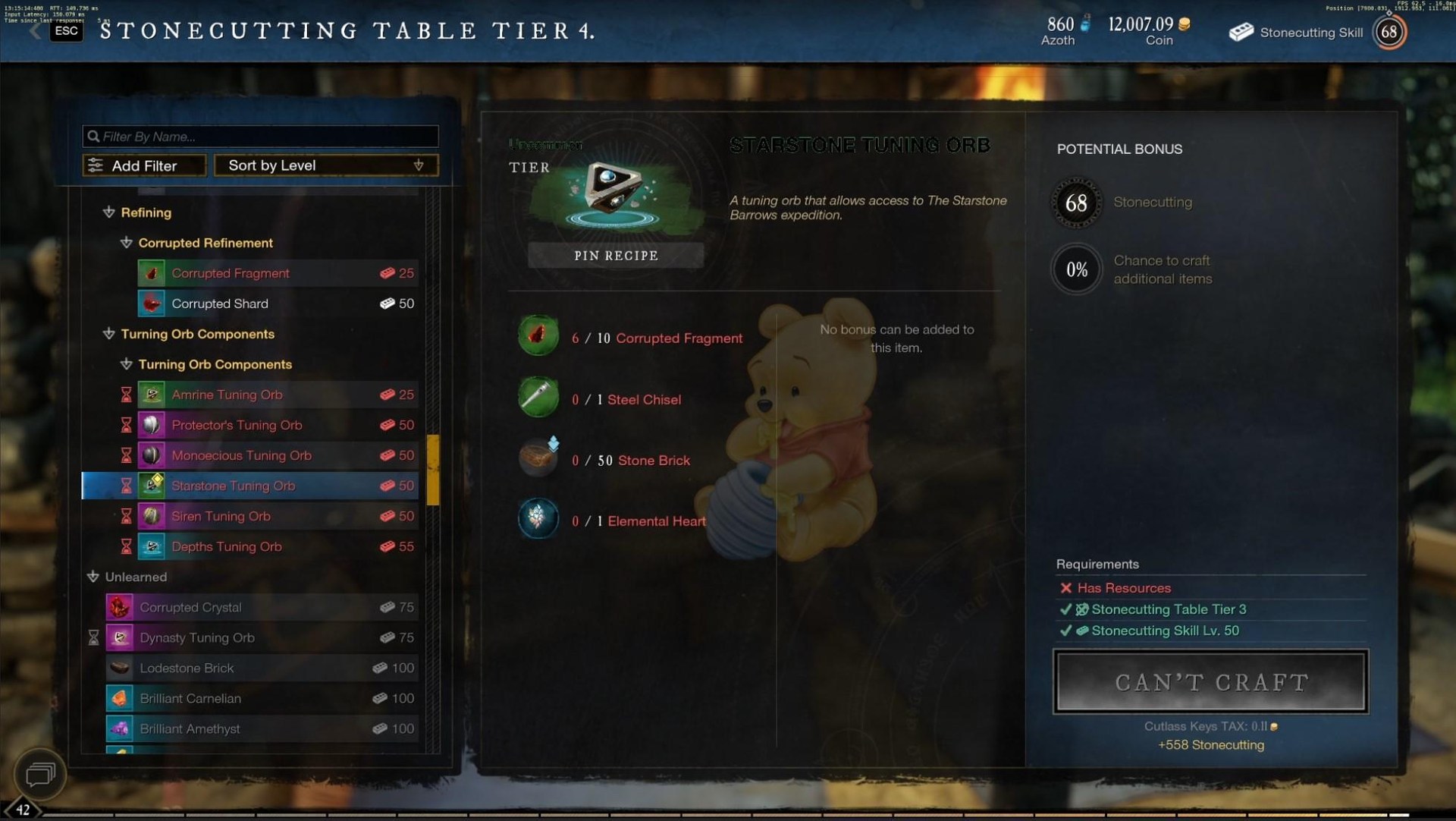Click the Filter By Name search field

[260, 137]
